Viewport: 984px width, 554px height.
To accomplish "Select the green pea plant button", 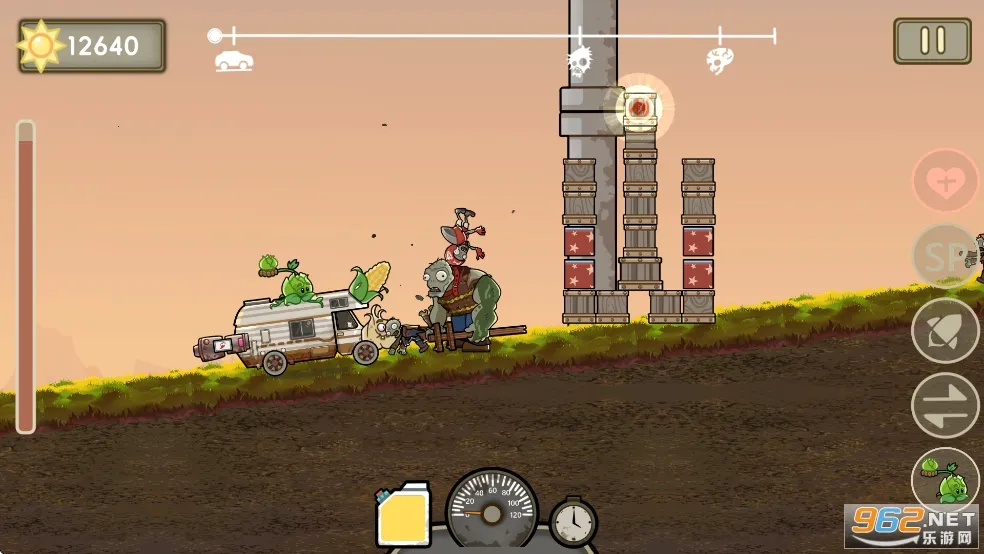I will (944, 478).
